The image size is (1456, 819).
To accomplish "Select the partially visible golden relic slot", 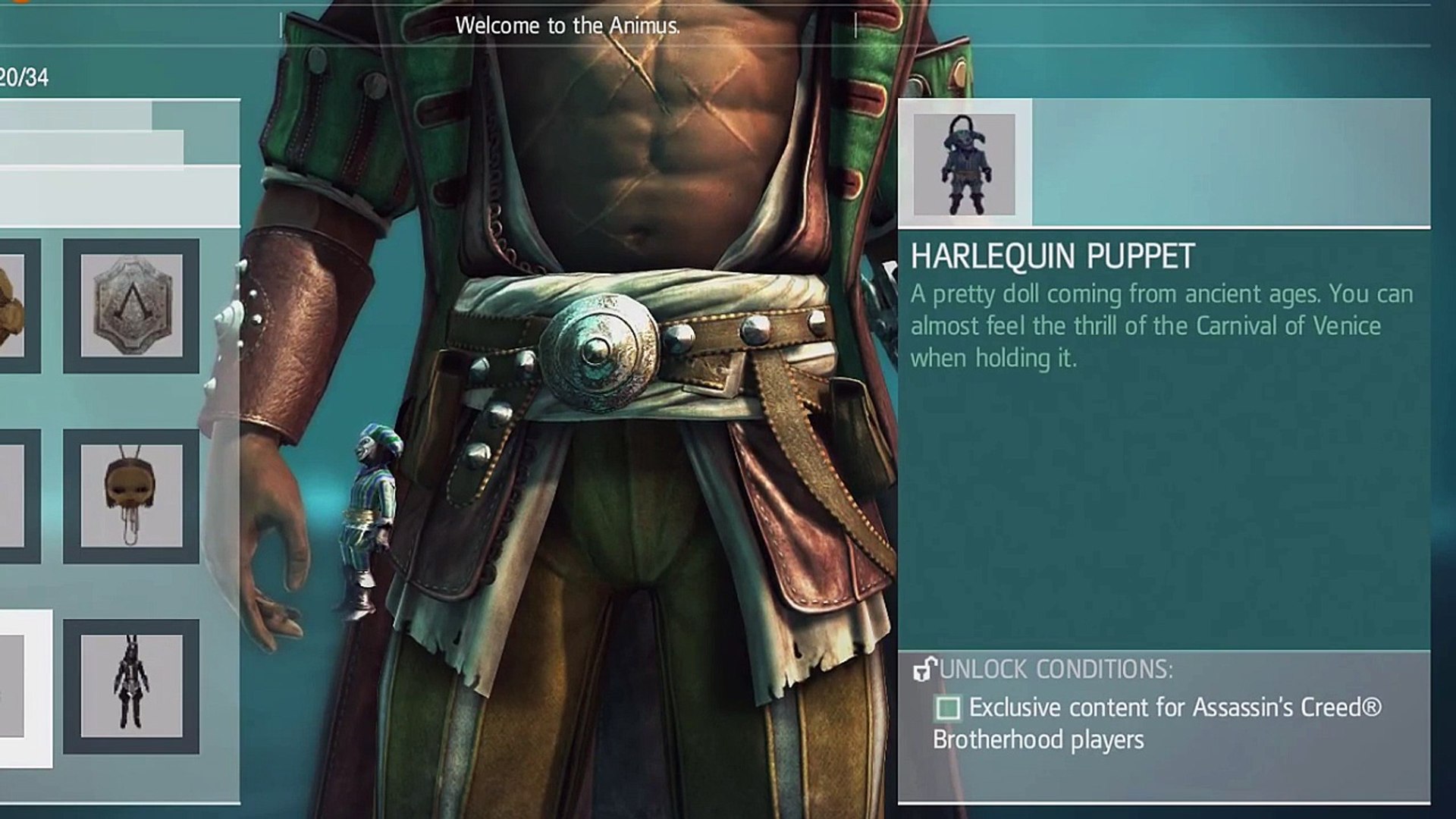I will click(14, 306).
